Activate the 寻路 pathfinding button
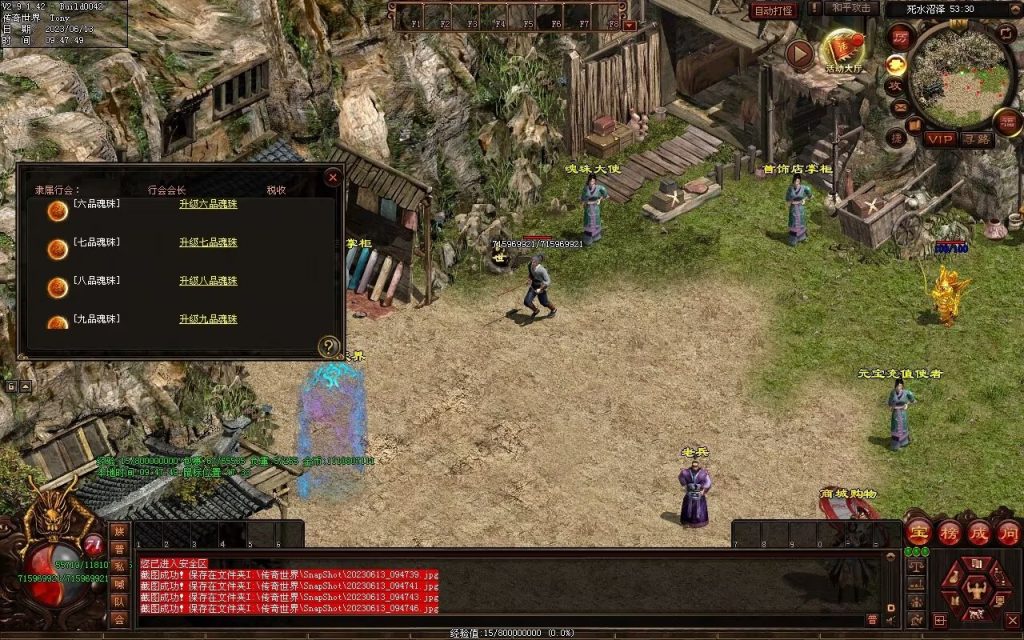This screenshot has width=1024, height=640. click(x=976, y=139)
